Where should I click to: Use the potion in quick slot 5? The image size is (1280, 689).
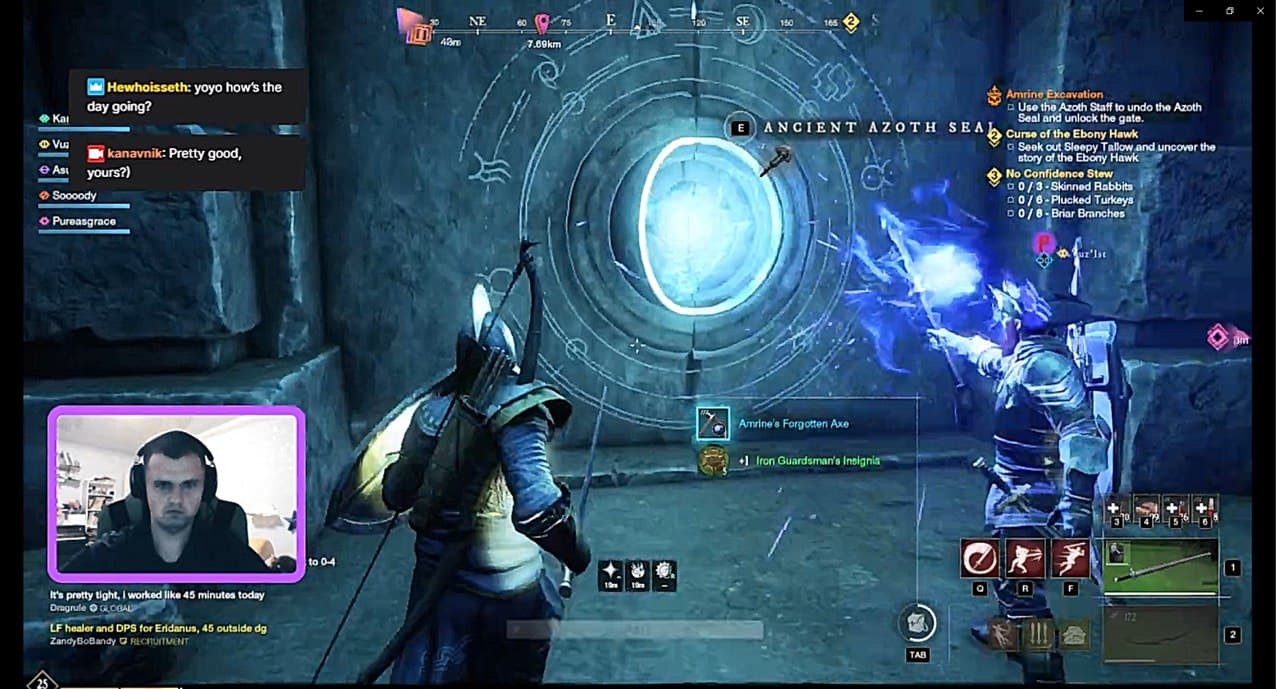(1175, 507)
